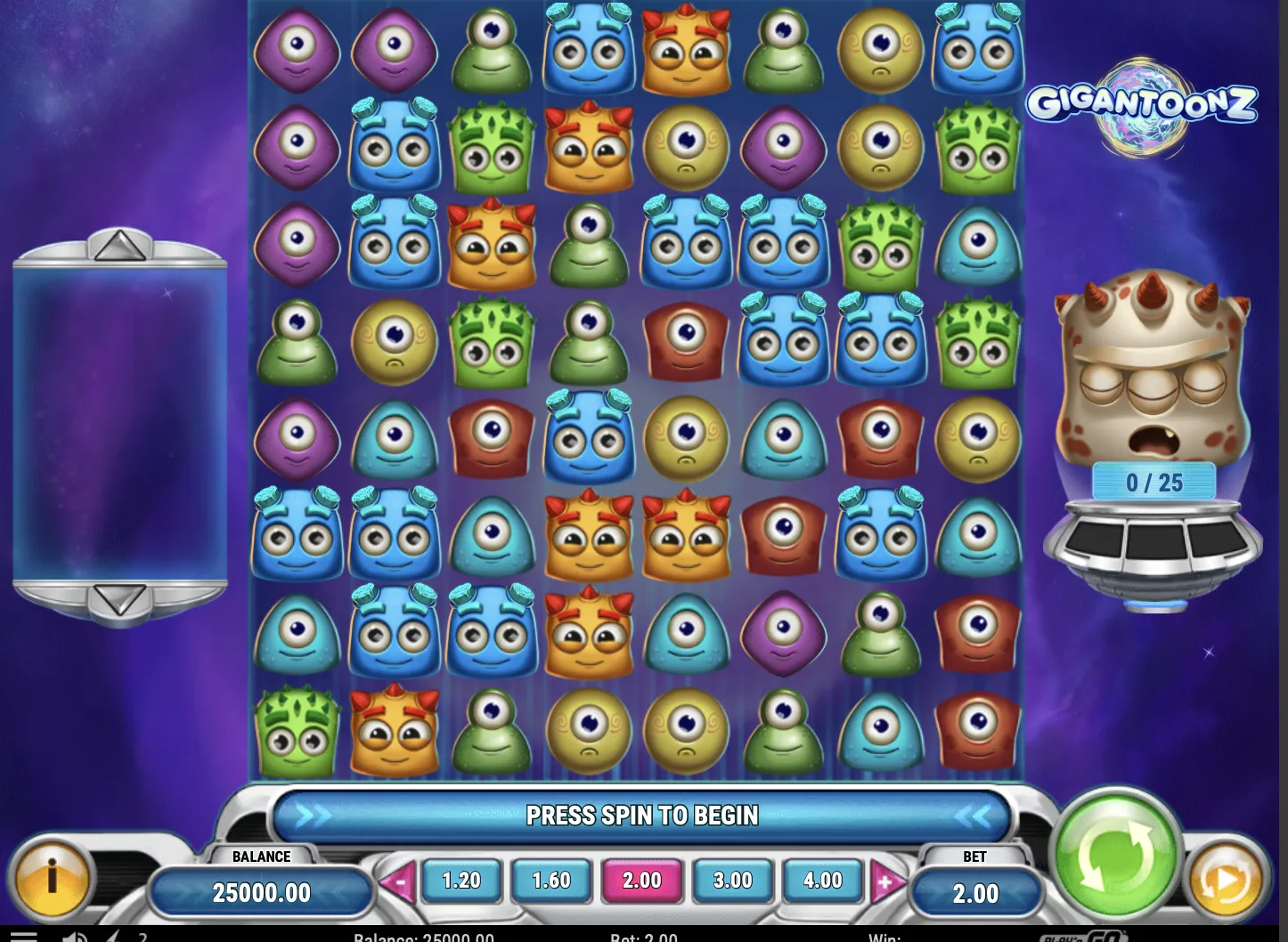
Task: Click the down arrow on the left panel
Action: tap(119, 600)
